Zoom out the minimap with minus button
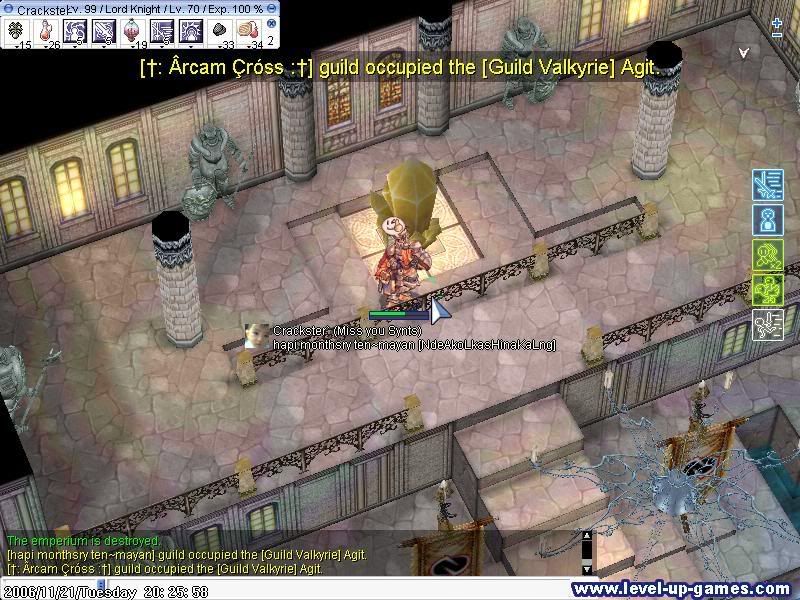The height and width of the screenshot is (600, 800). [x=777, y=35]
